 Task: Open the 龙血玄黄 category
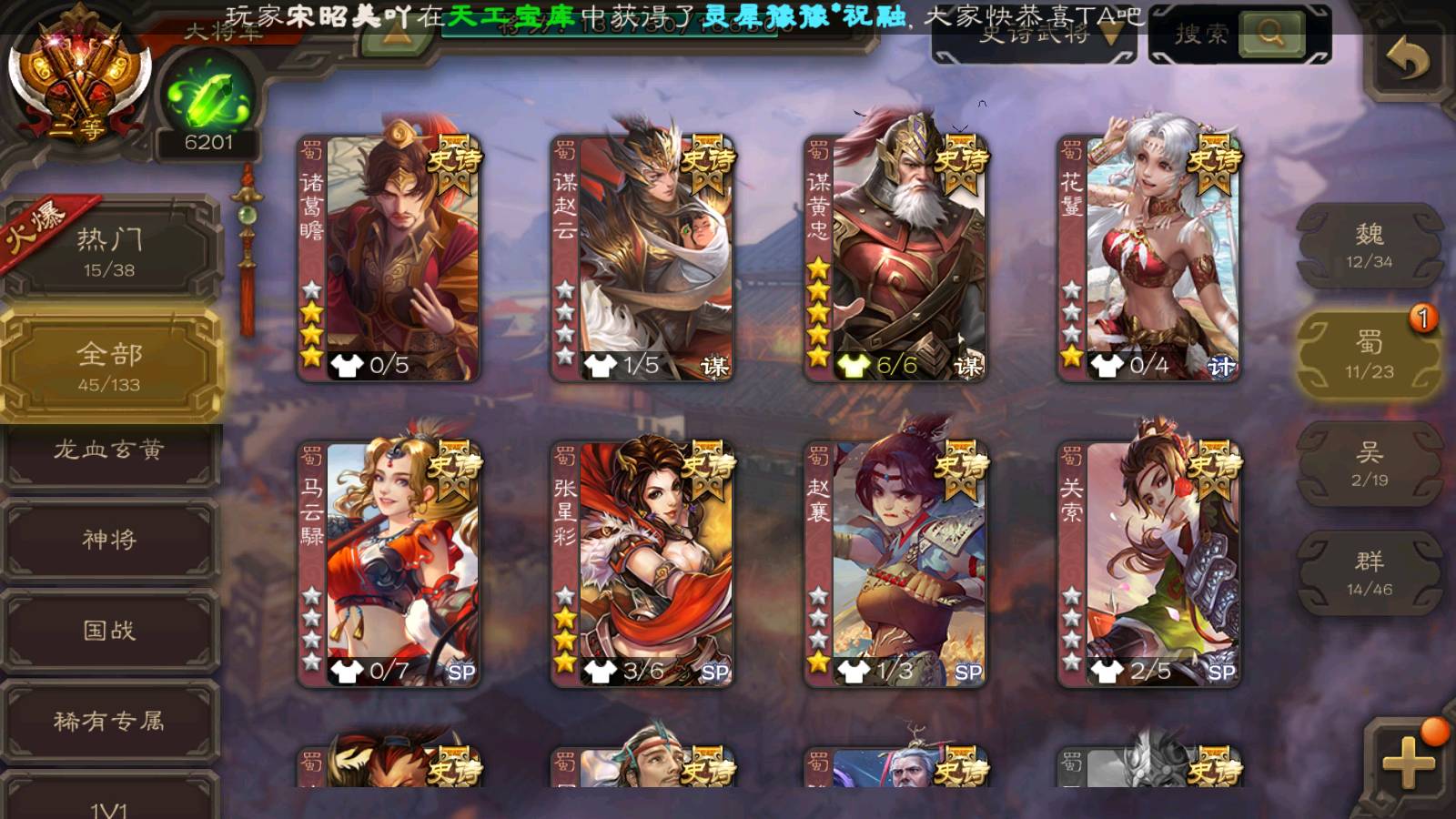109,450
